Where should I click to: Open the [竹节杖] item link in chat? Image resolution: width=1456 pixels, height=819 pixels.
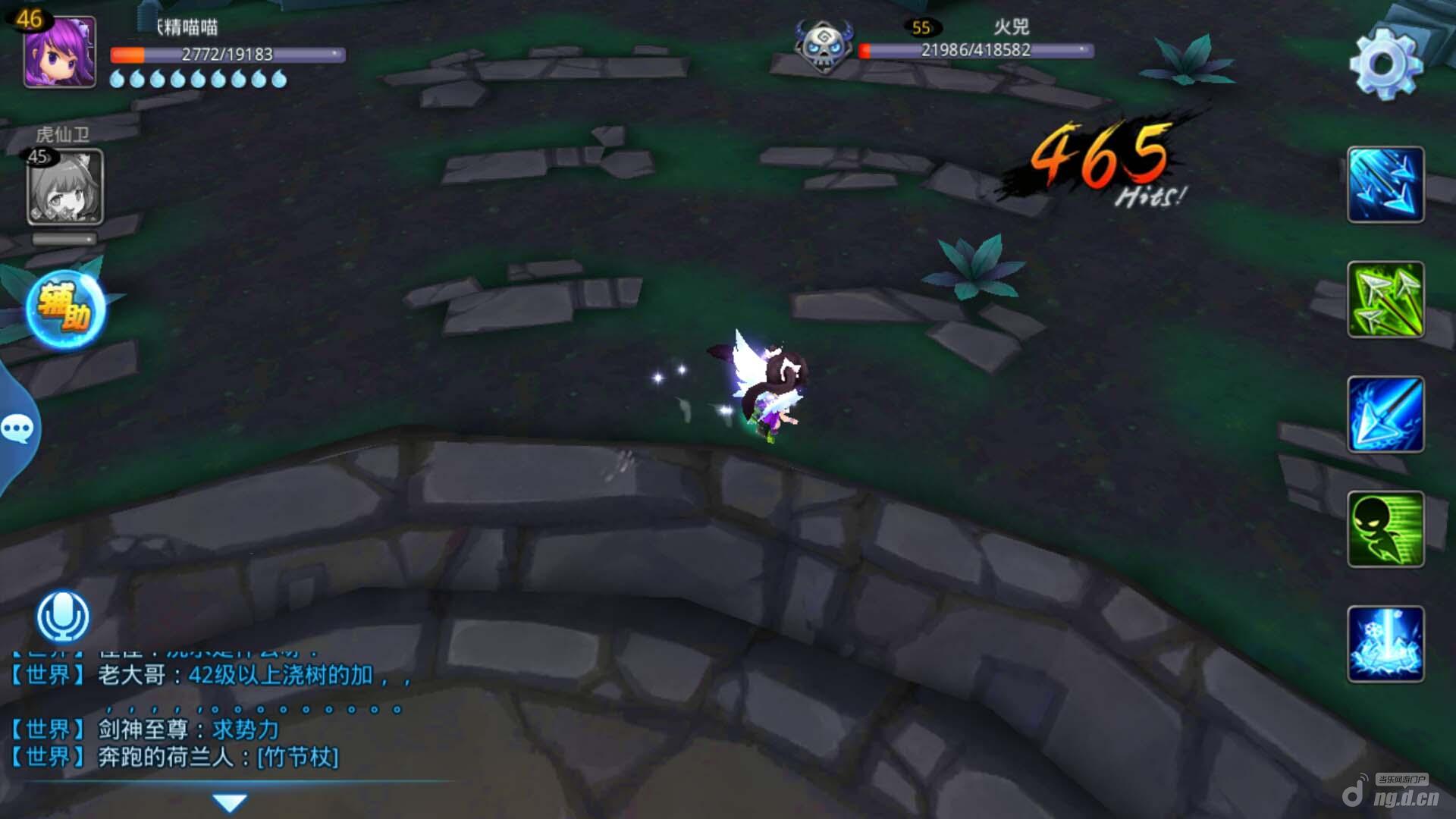point(297,757)
